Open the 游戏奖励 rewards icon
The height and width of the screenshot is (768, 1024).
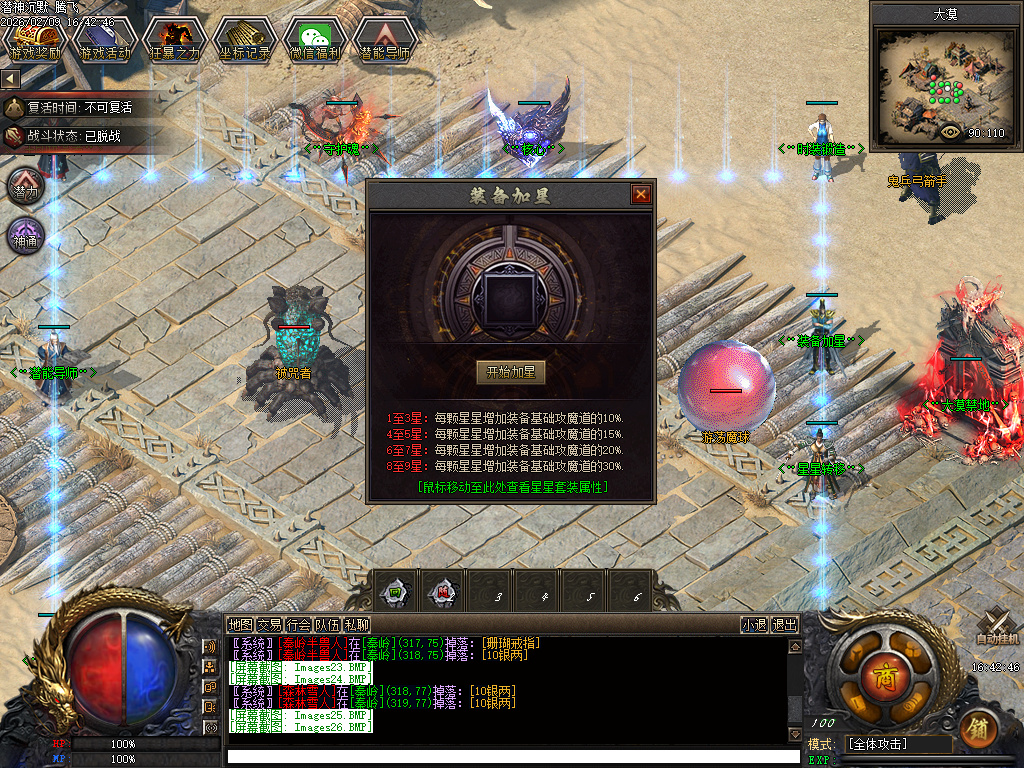pos(35,40)
